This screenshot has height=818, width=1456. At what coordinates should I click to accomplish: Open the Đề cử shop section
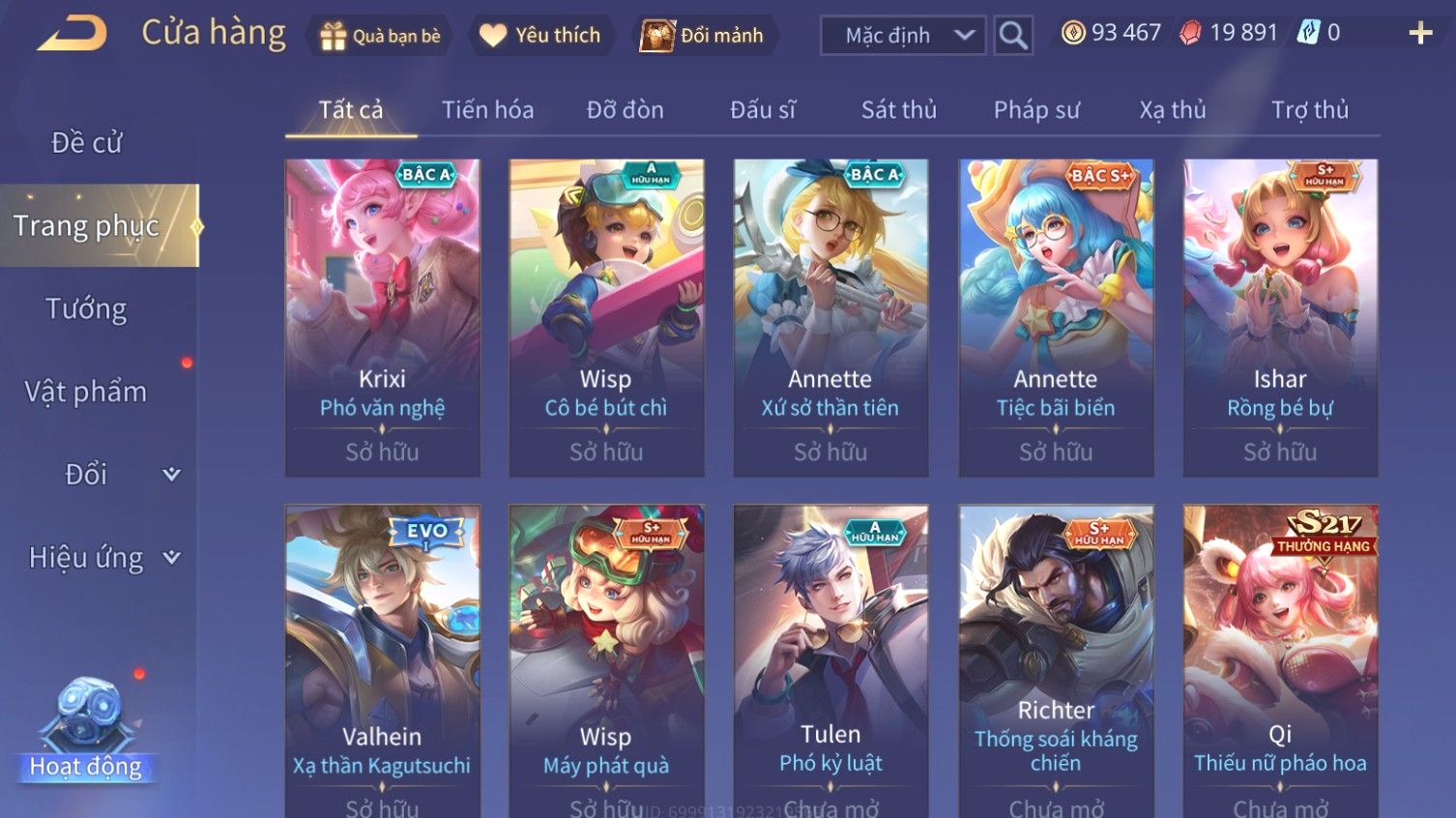(x=87, y=143)
